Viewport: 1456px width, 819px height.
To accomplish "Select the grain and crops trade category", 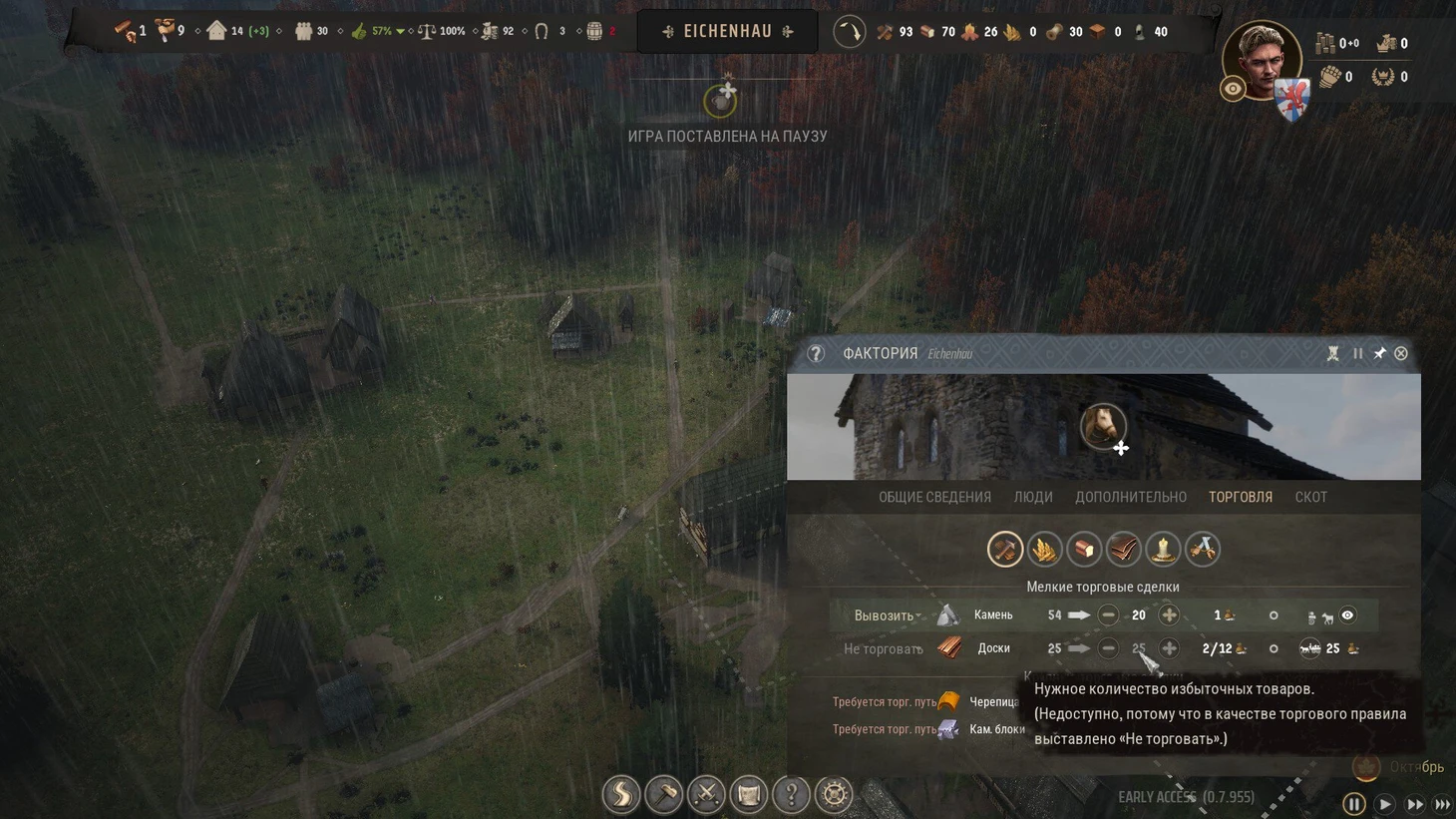I will (1044, 549).
